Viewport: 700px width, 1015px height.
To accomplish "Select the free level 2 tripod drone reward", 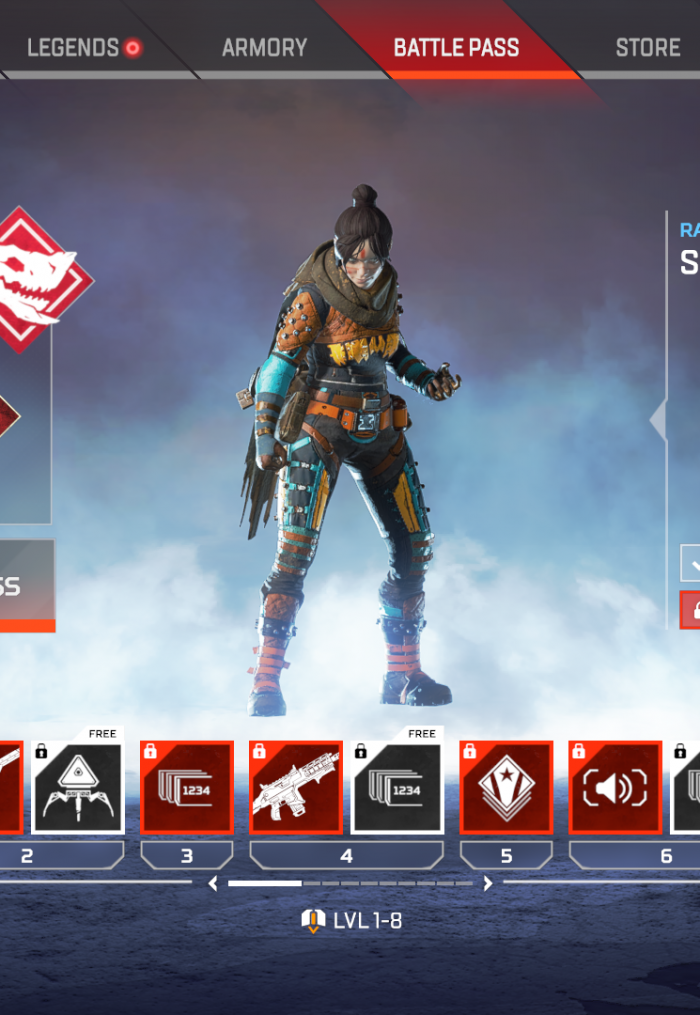I will [78, 787].
